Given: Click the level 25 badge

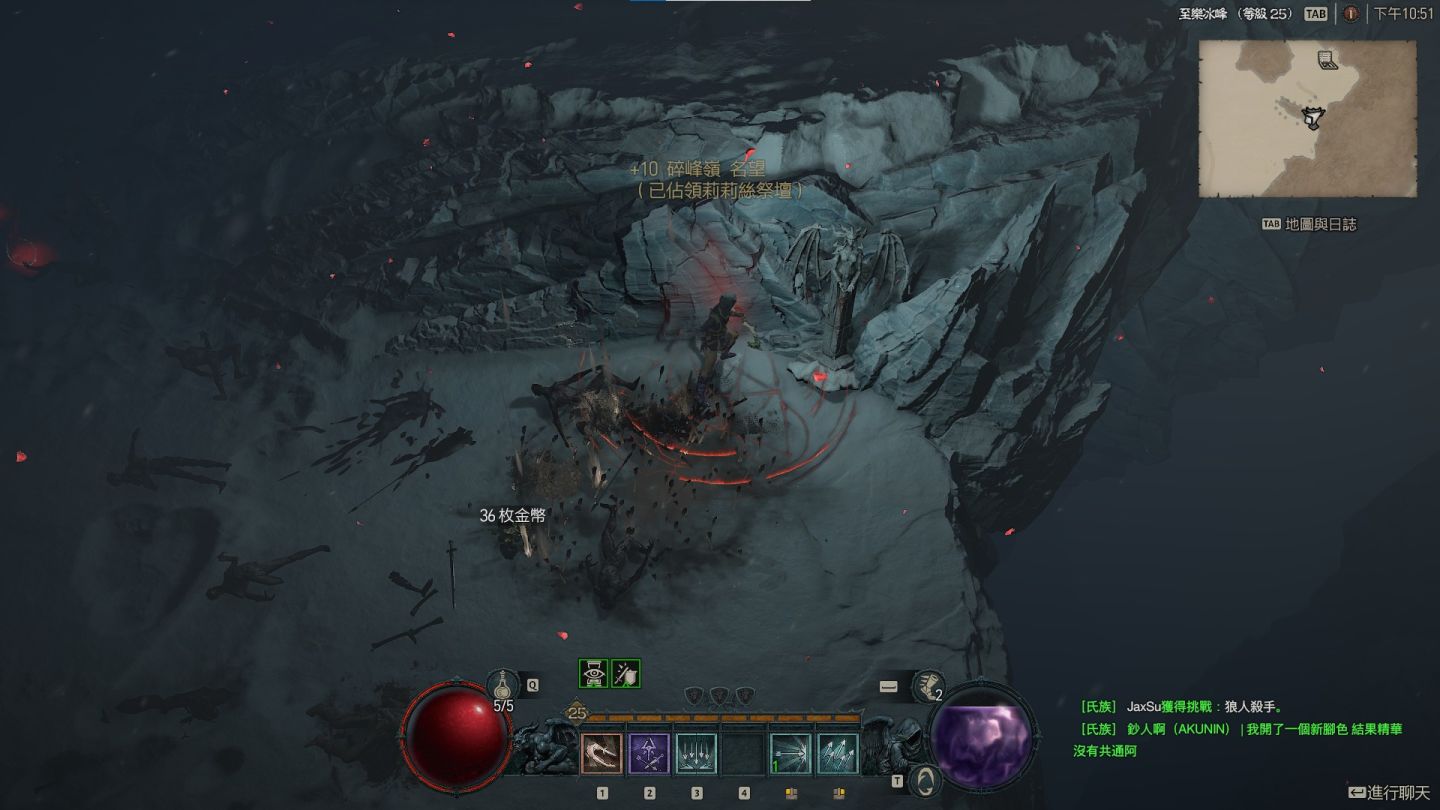Looking at the screenshot, I should [576, 713].
